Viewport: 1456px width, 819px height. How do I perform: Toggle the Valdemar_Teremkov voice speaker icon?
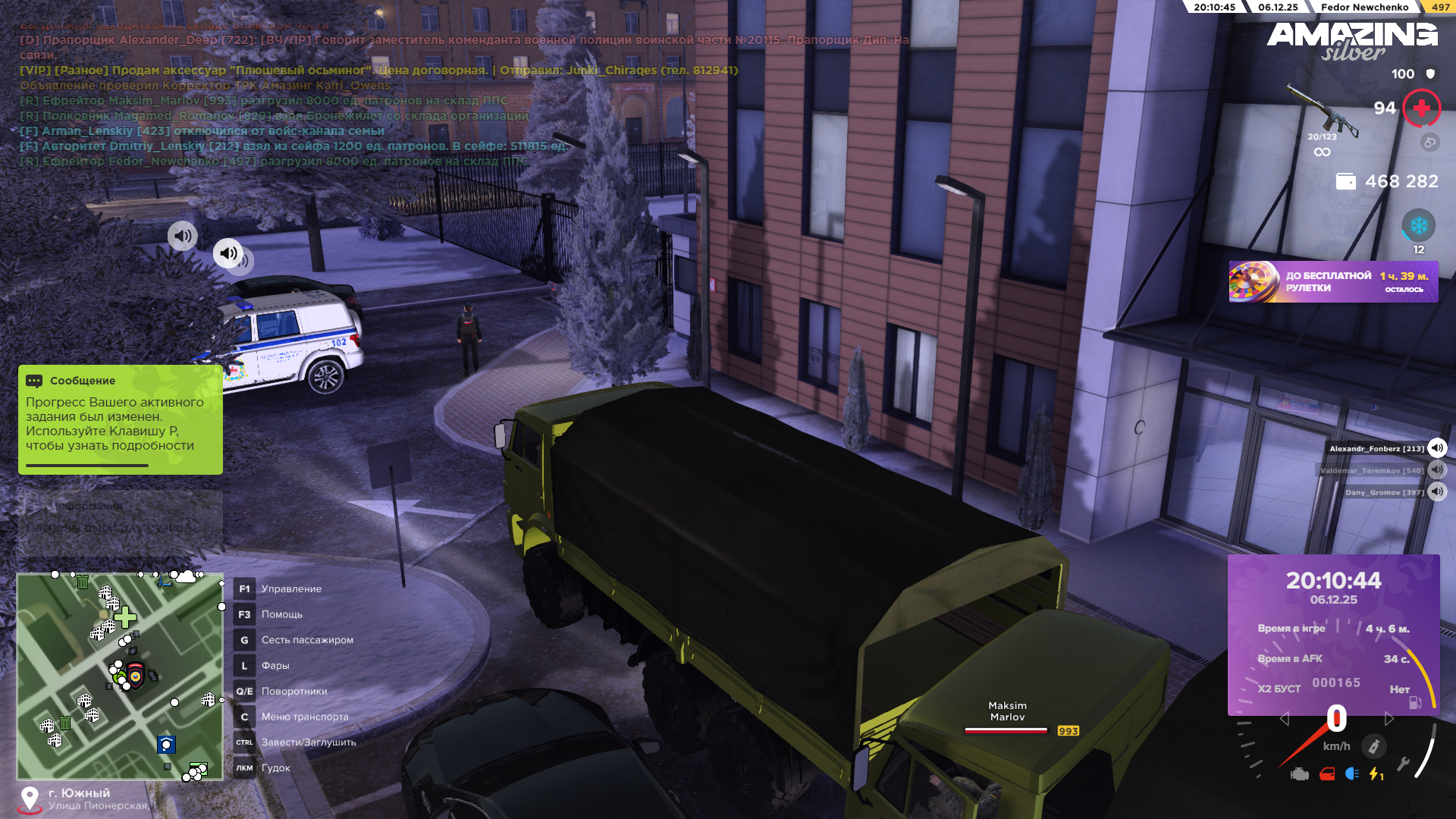(1437, 470)
